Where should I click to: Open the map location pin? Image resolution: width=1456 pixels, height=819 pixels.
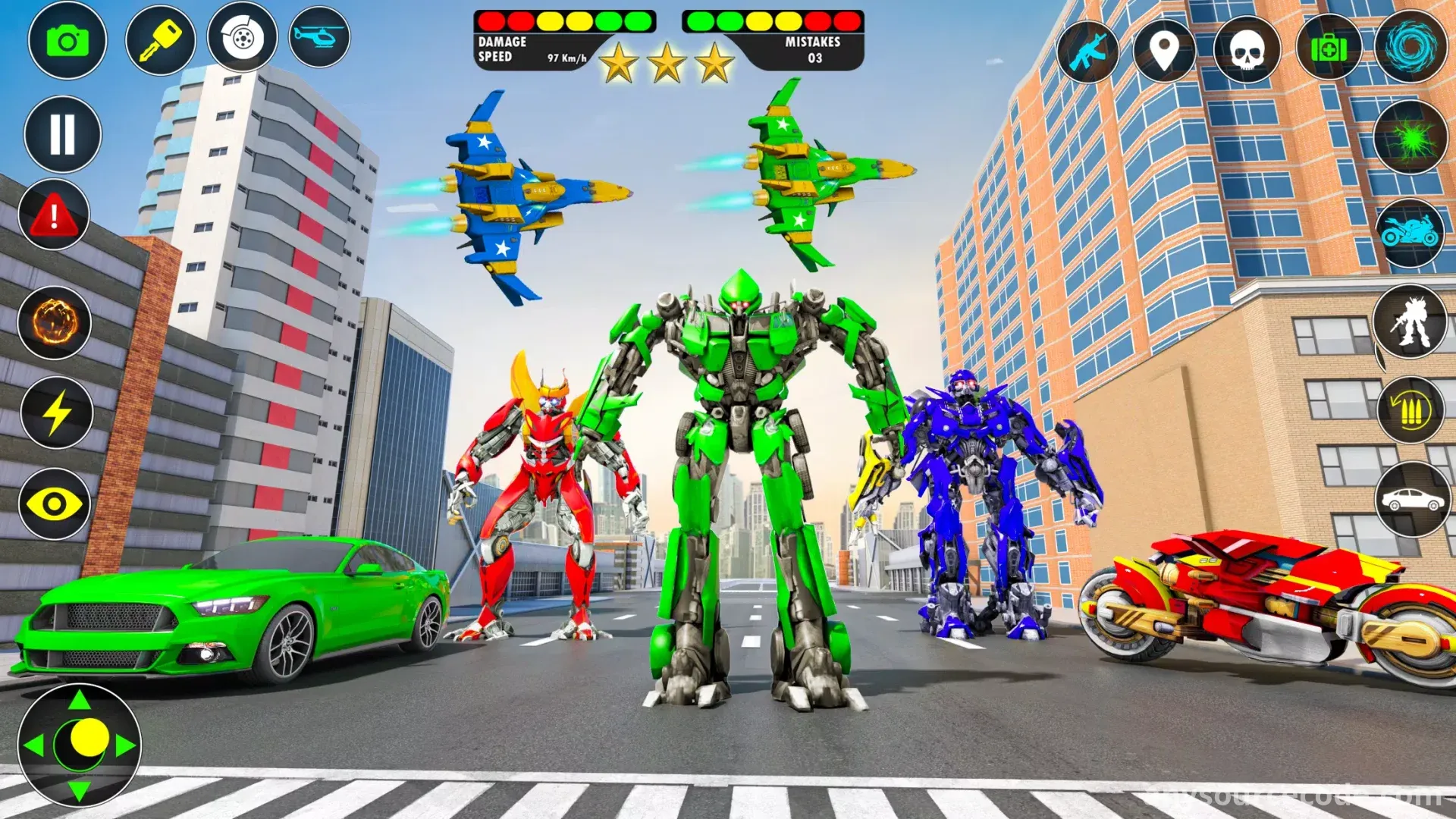[1164, 51]
